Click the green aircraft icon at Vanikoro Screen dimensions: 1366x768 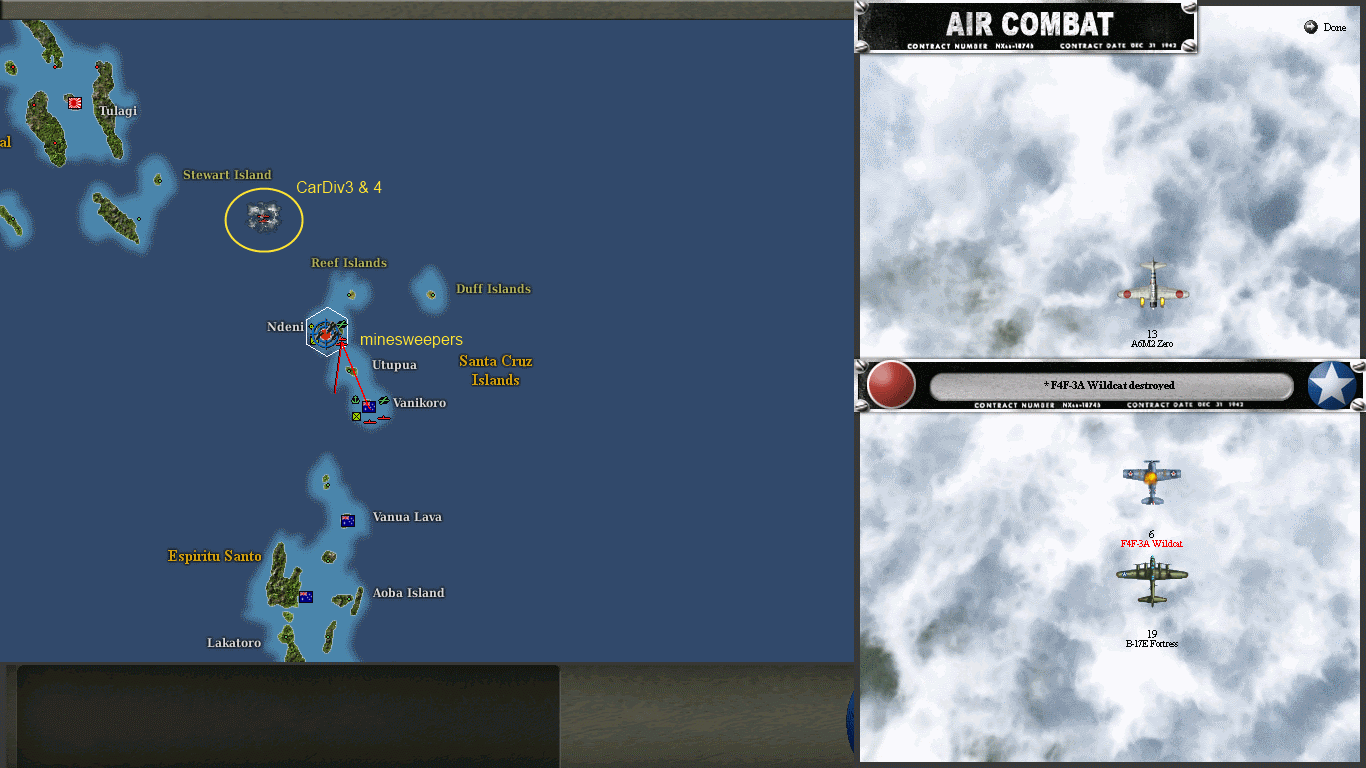click(x=384, y=400)
